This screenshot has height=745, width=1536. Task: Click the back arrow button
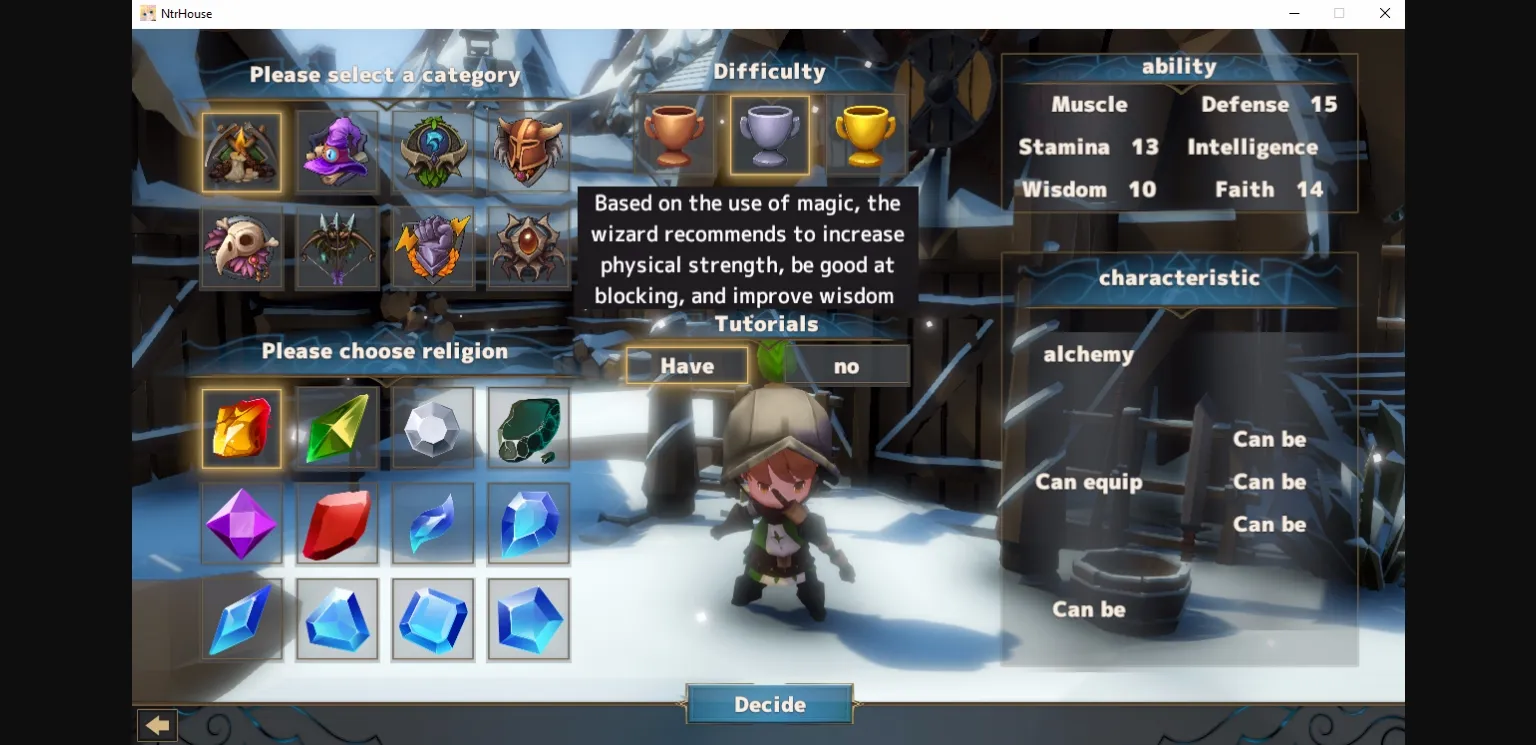(x=157, y=724)
